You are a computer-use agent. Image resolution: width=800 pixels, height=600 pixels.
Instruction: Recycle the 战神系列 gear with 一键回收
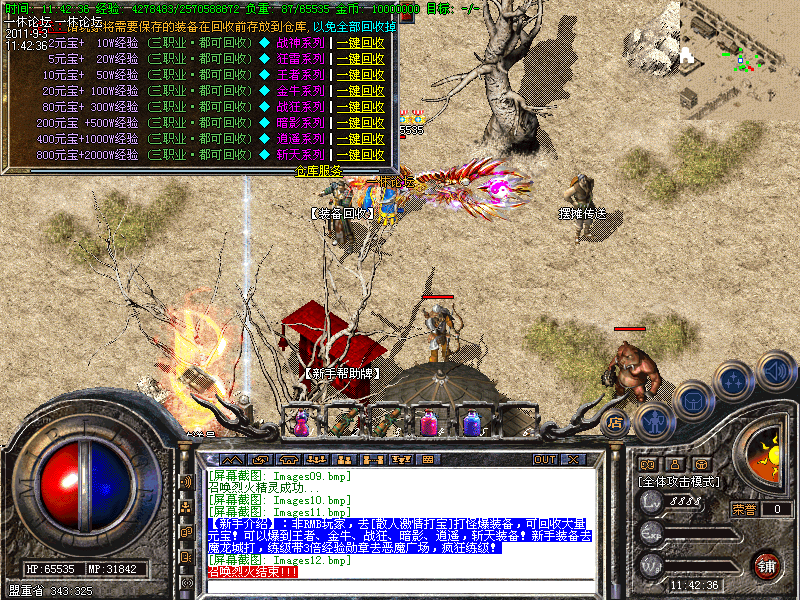click(x=361, y=43)
